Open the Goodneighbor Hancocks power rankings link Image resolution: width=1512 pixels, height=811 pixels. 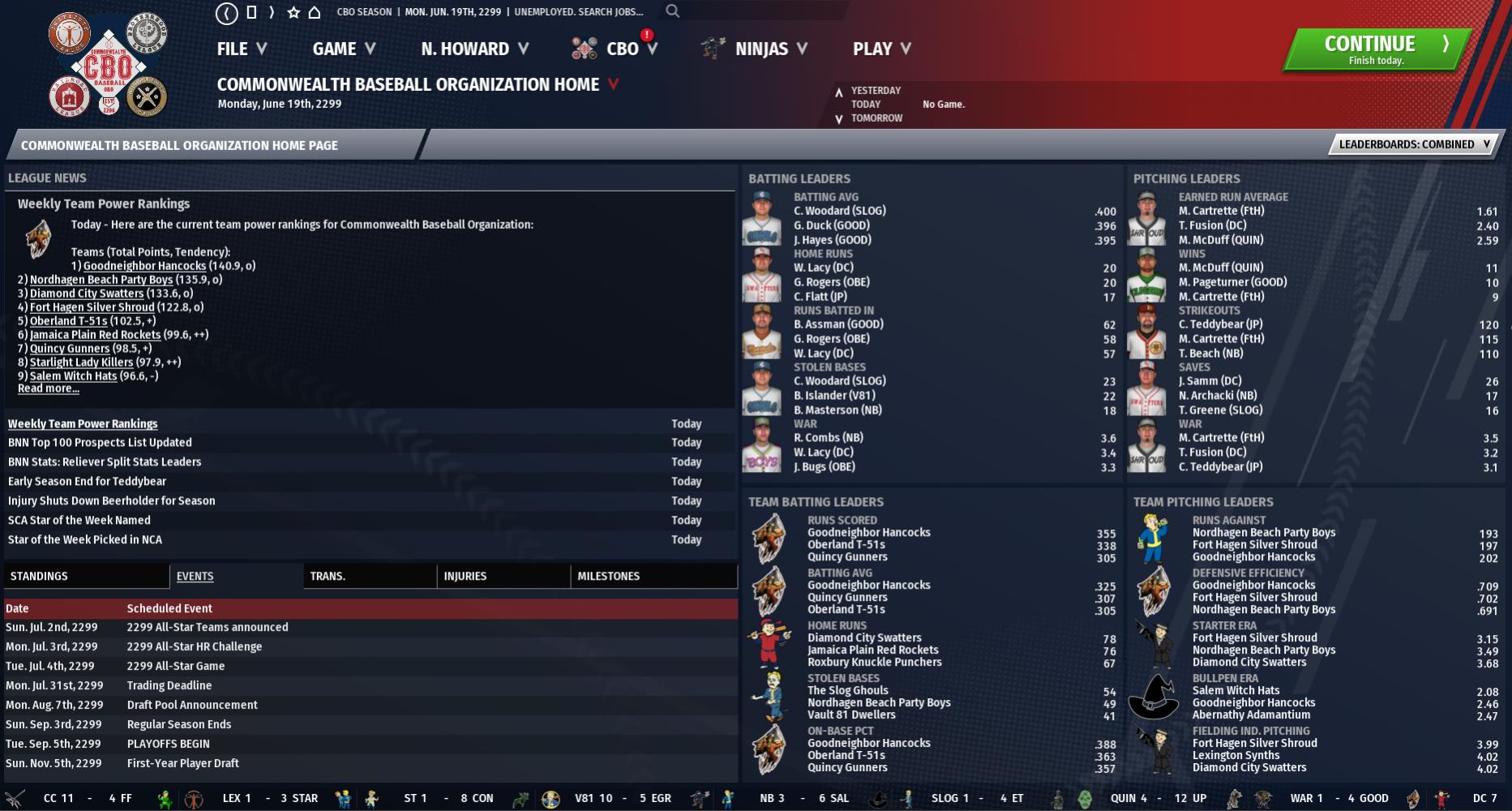click(x=144, y=266)
